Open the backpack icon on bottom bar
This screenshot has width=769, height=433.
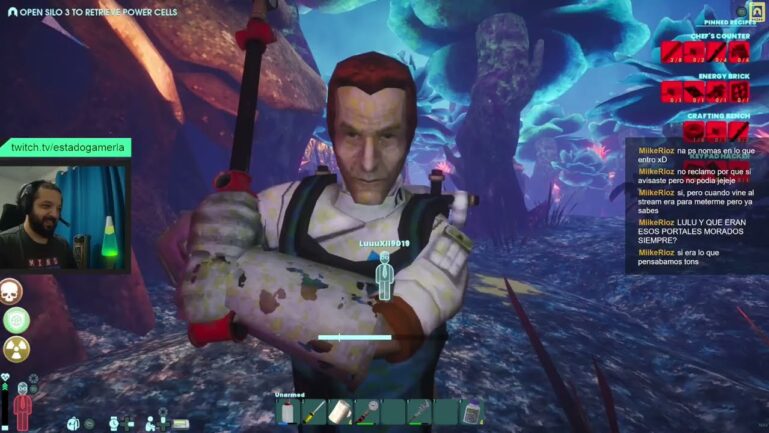[74, 423]
